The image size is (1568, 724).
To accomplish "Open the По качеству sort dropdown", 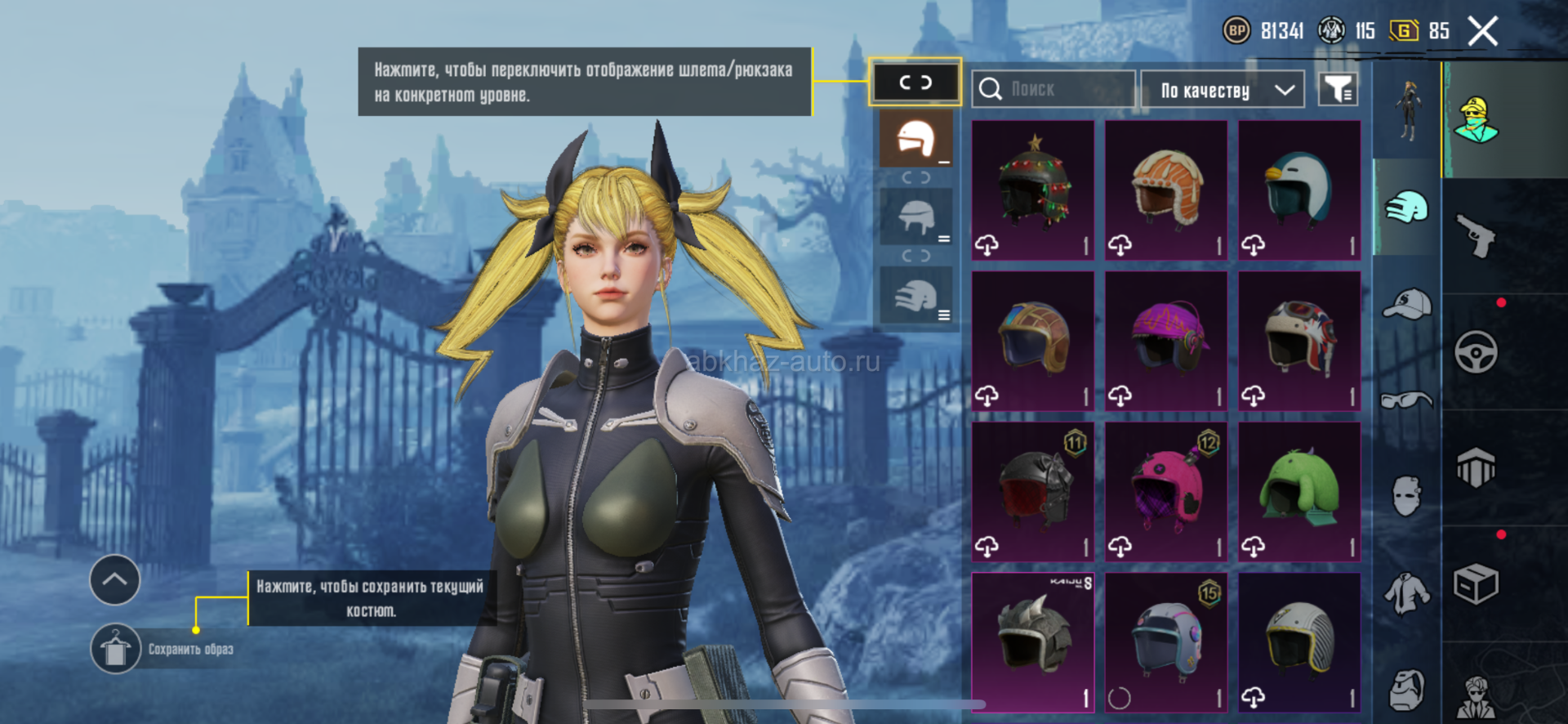I will (1221, 90).
